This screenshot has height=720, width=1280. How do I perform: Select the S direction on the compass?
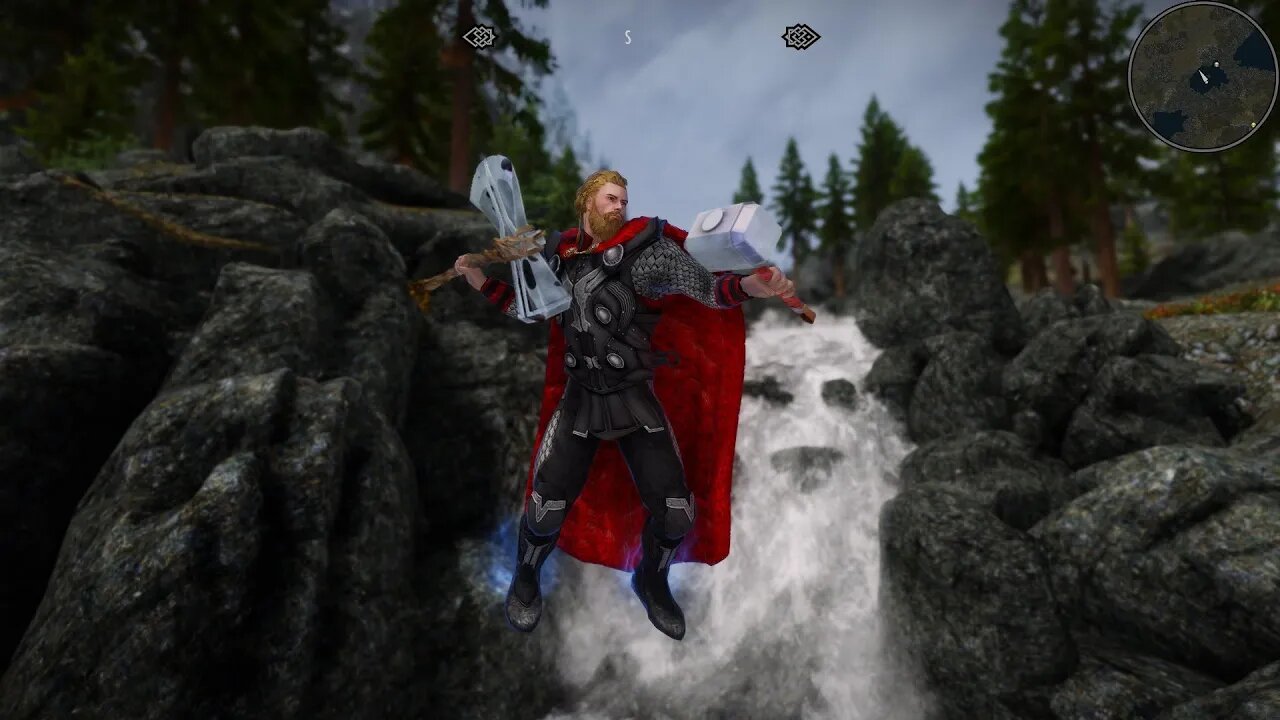coord(627,38)
